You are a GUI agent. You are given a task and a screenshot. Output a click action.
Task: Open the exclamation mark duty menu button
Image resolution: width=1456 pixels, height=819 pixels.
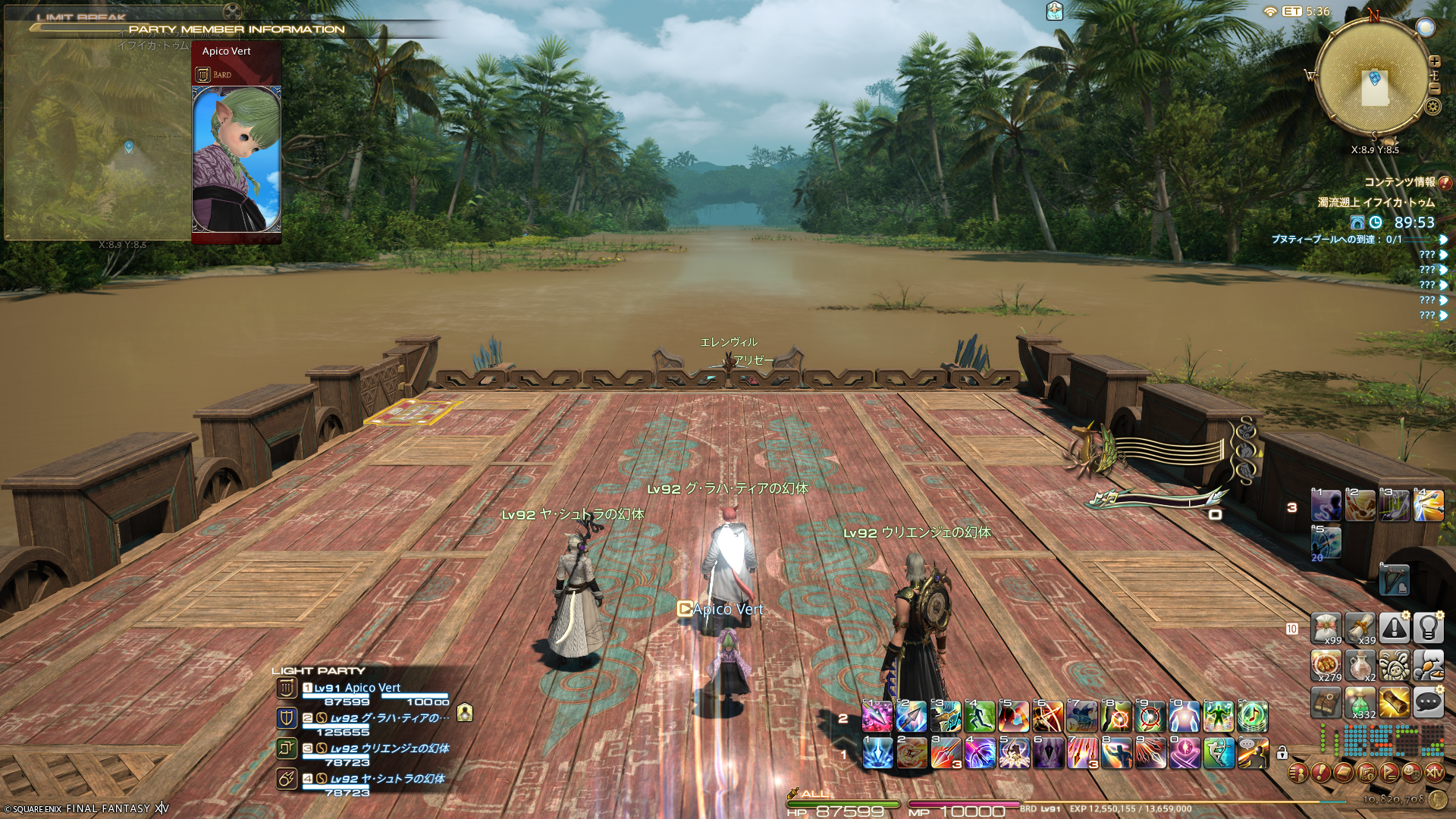coord(1320,773)
